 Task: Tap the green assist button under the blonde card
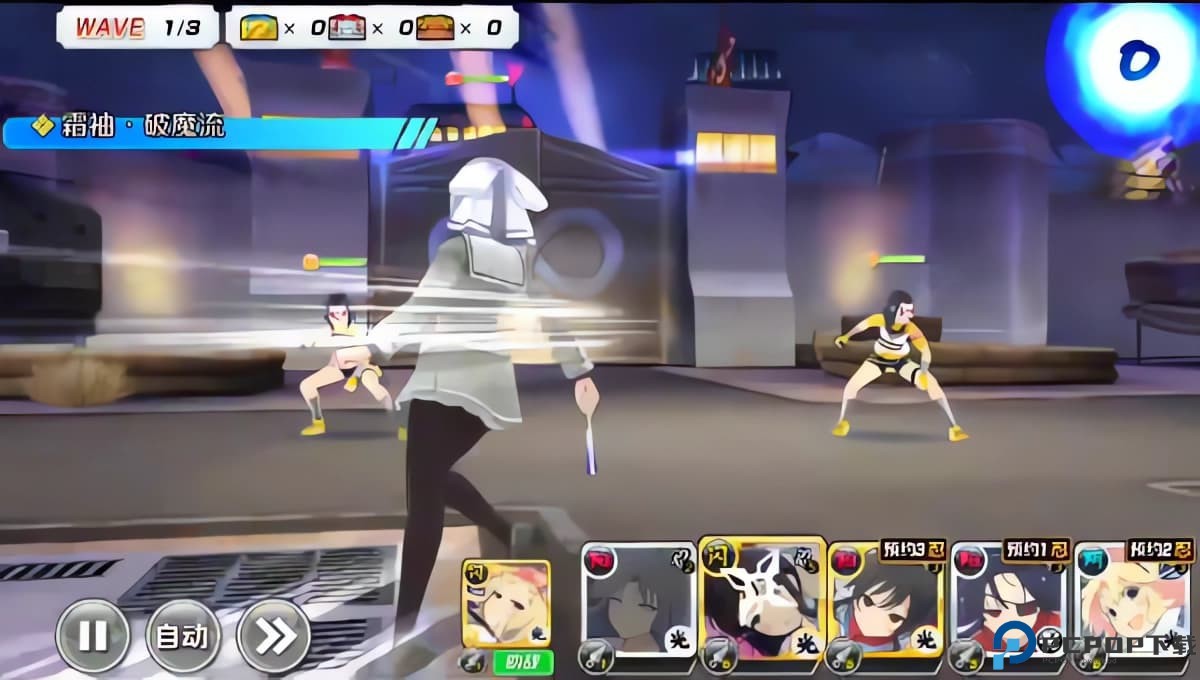521,661
